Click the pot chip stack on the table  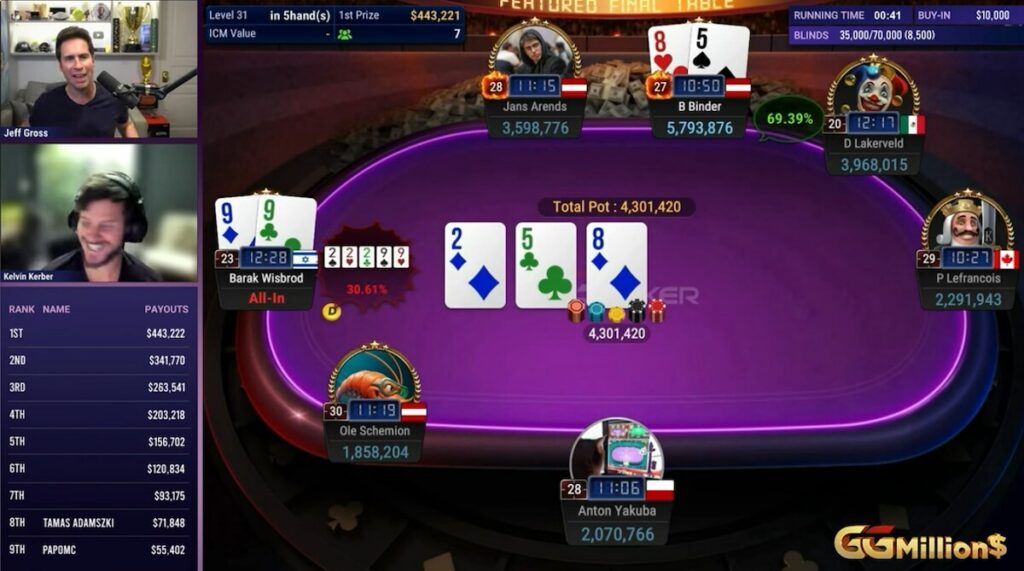(x=616, y=312)
